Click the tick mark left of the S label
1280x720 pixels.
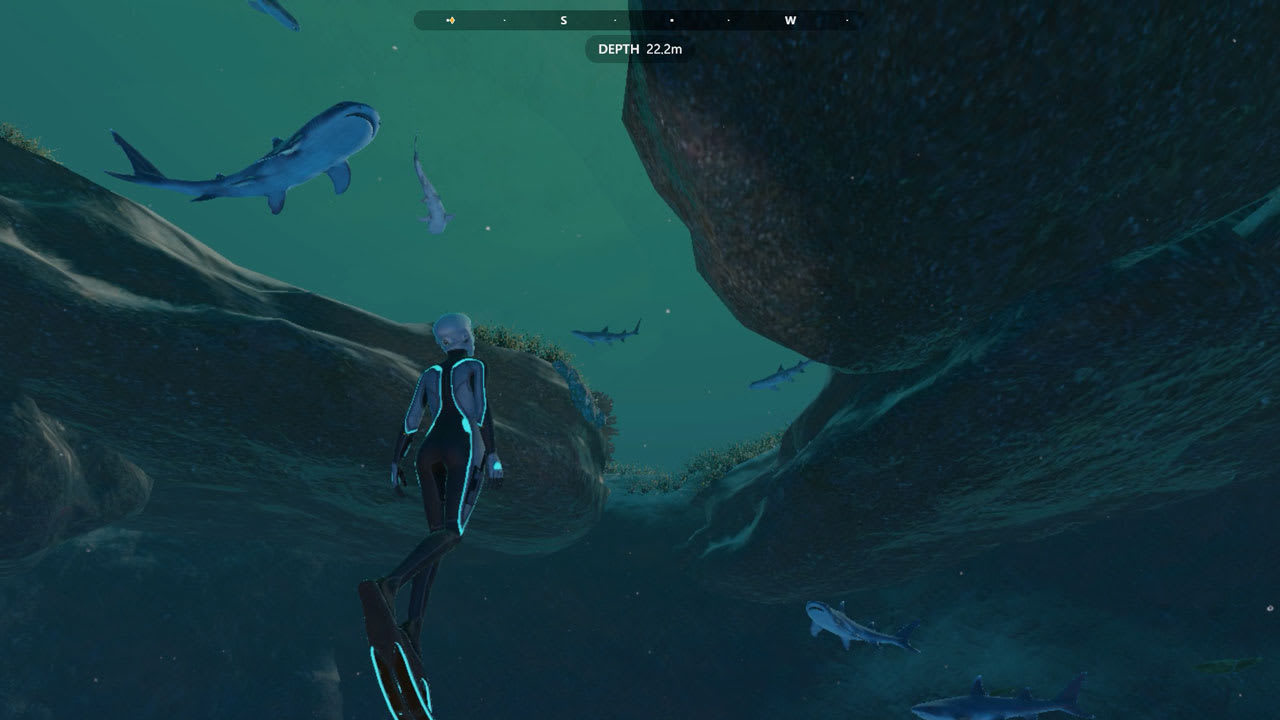506,20
